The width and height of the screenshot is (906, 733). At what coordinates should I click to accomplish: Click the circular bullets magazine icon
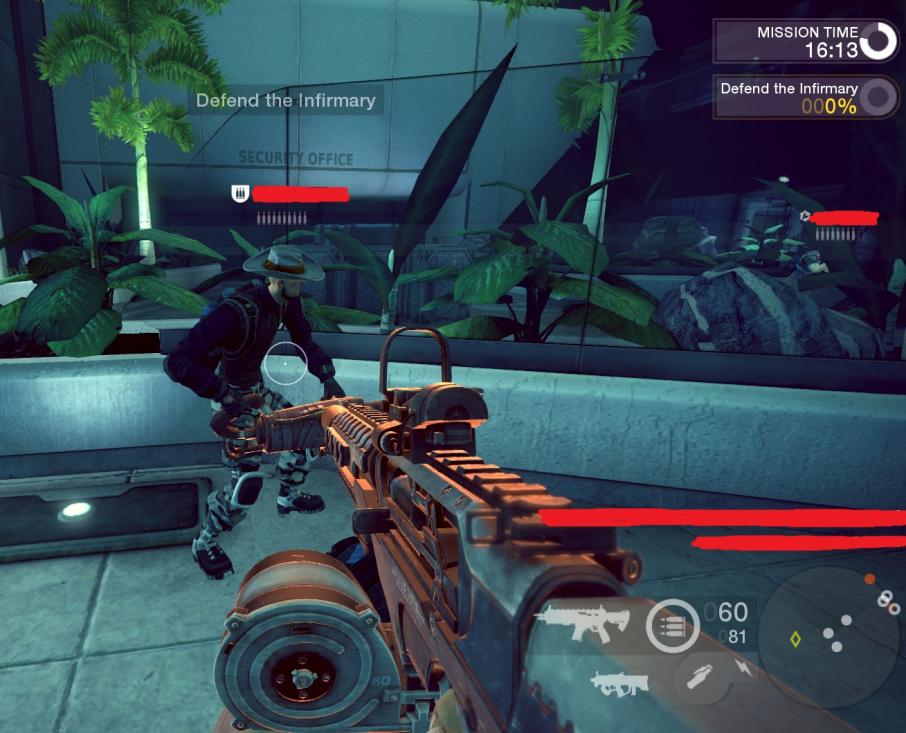click(672, 626)
